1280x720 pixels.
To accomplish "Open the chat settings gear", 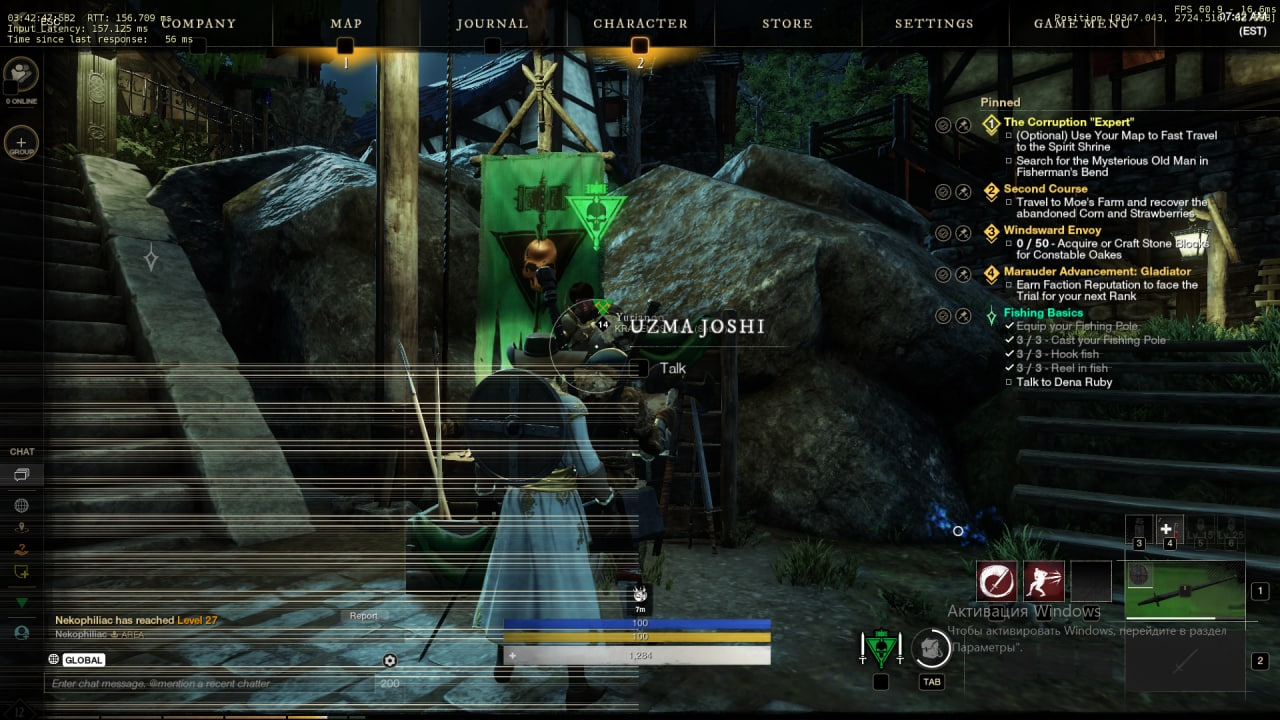I will click(x=390, y=660).
